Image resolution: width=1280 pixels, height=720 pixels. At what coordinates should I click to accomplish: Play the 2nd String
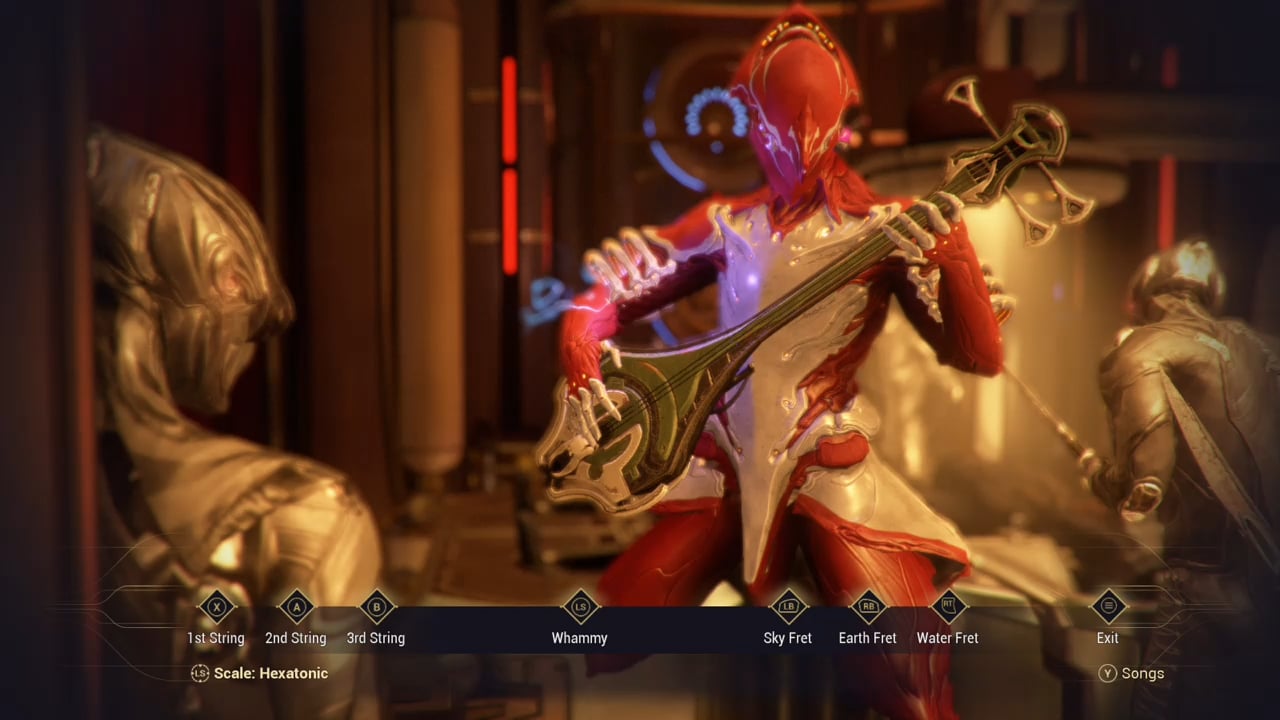(x=296, y=607)
